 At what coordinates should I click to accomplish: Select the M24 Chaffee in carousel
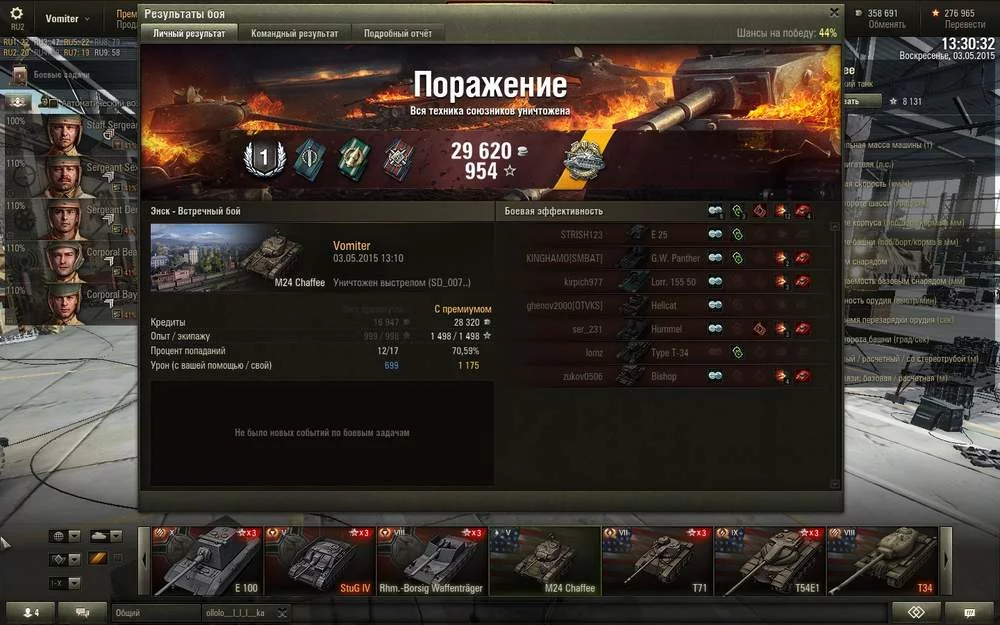pos(544,561)
